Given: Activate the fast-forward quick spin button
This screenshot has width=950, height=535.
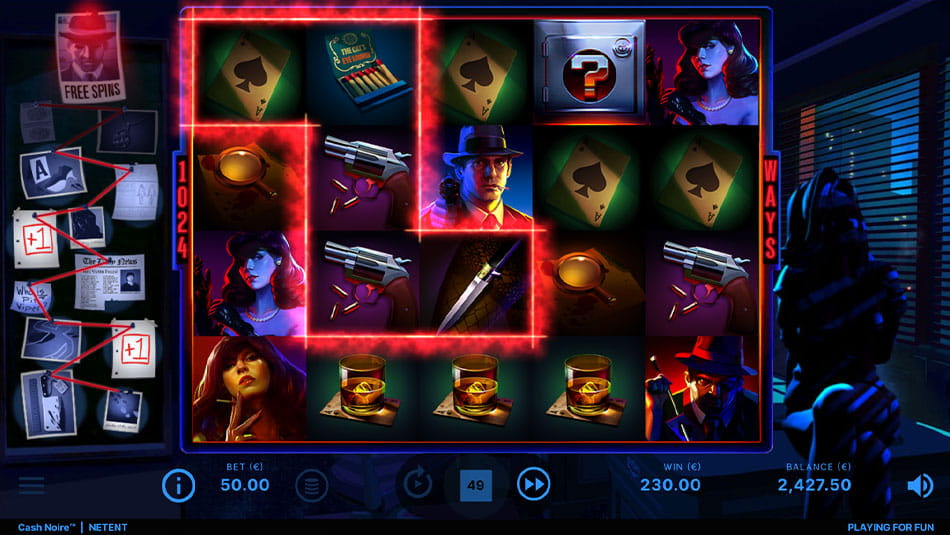Looking at the screenshot, I should pyautogui.click(x=534, y=485).
